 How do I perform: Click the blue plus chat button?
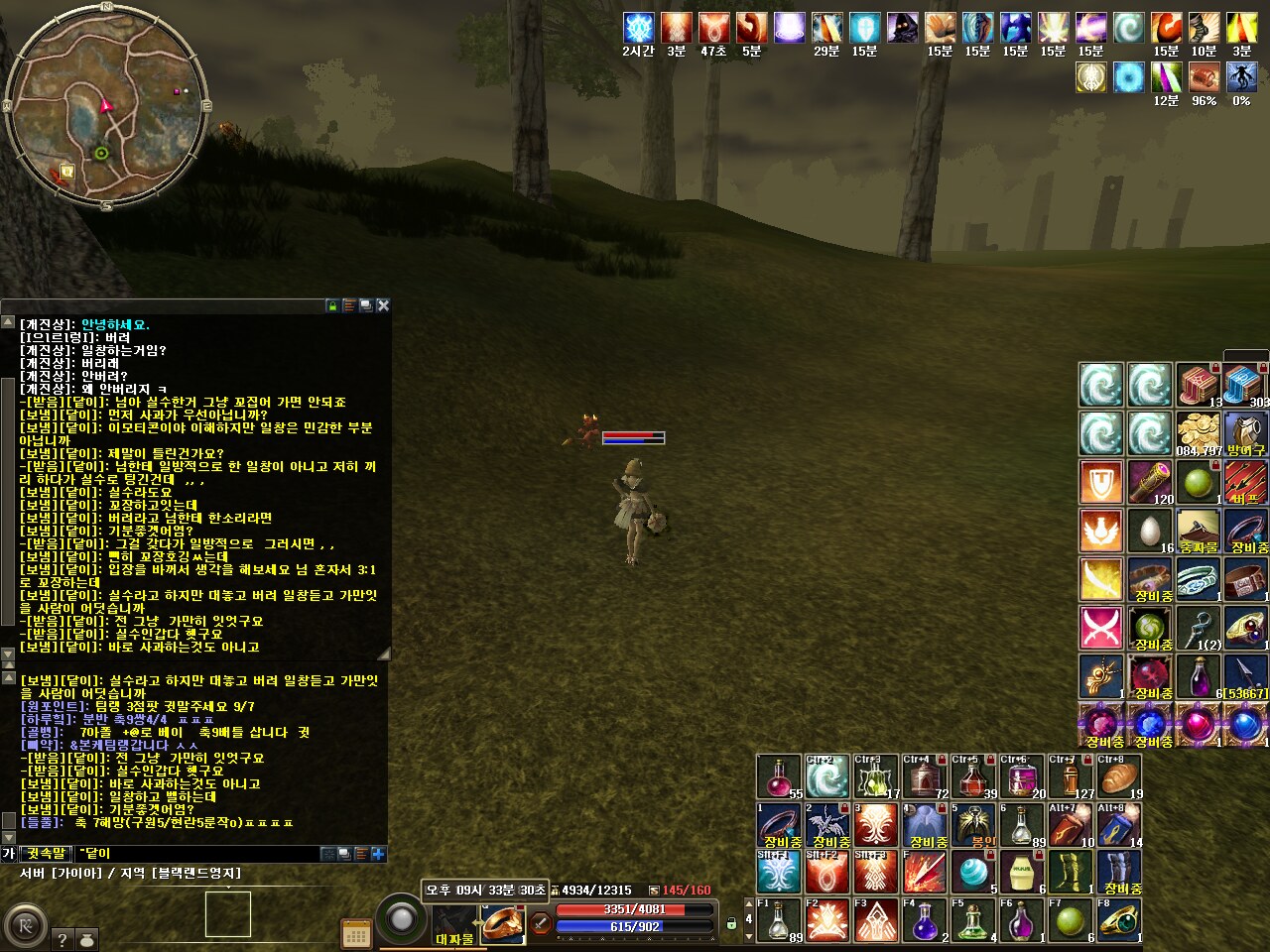click(378, 853)
